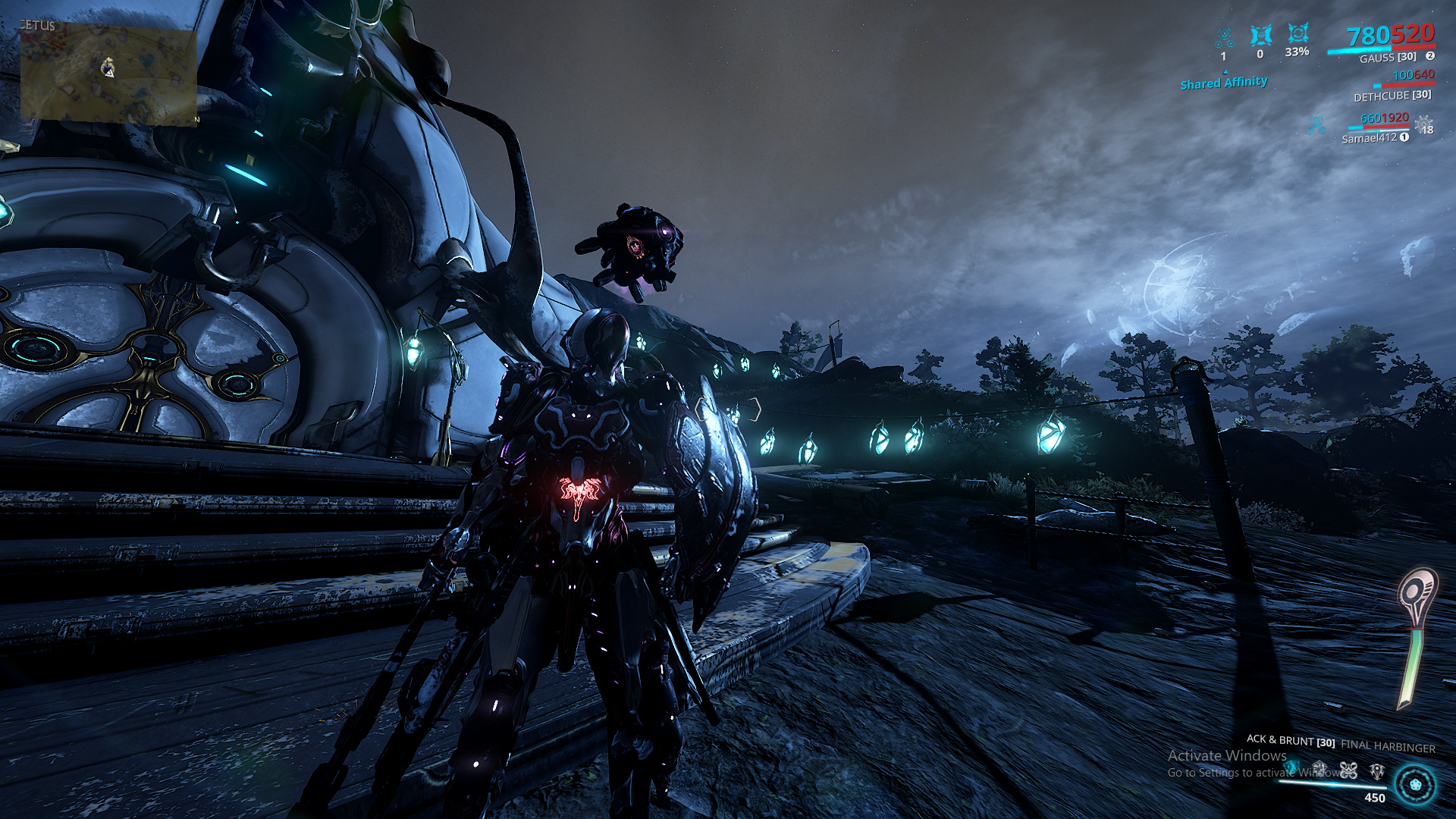Viewport: 1456px width, 819px height.
Task: Click the glowing circular focus ability icon
Action: tap(1414, 784)
